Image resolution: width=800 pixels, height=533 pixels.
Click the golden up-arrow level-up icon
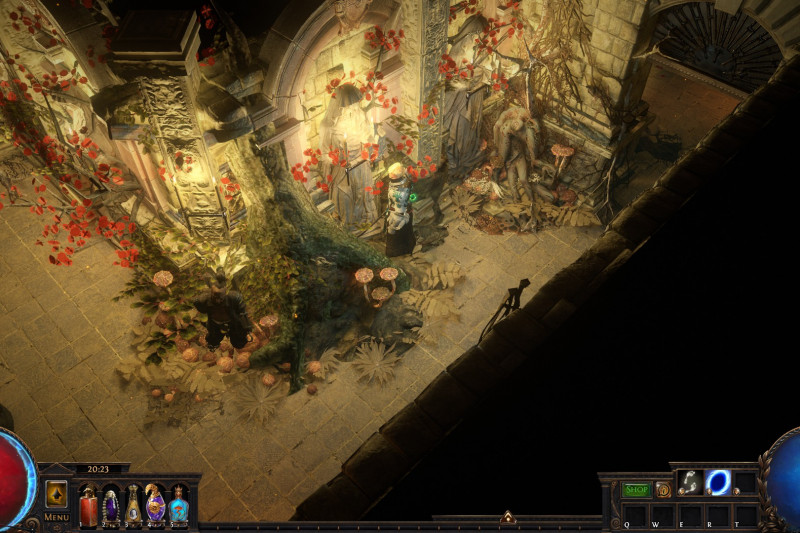[x=56, y=494]
